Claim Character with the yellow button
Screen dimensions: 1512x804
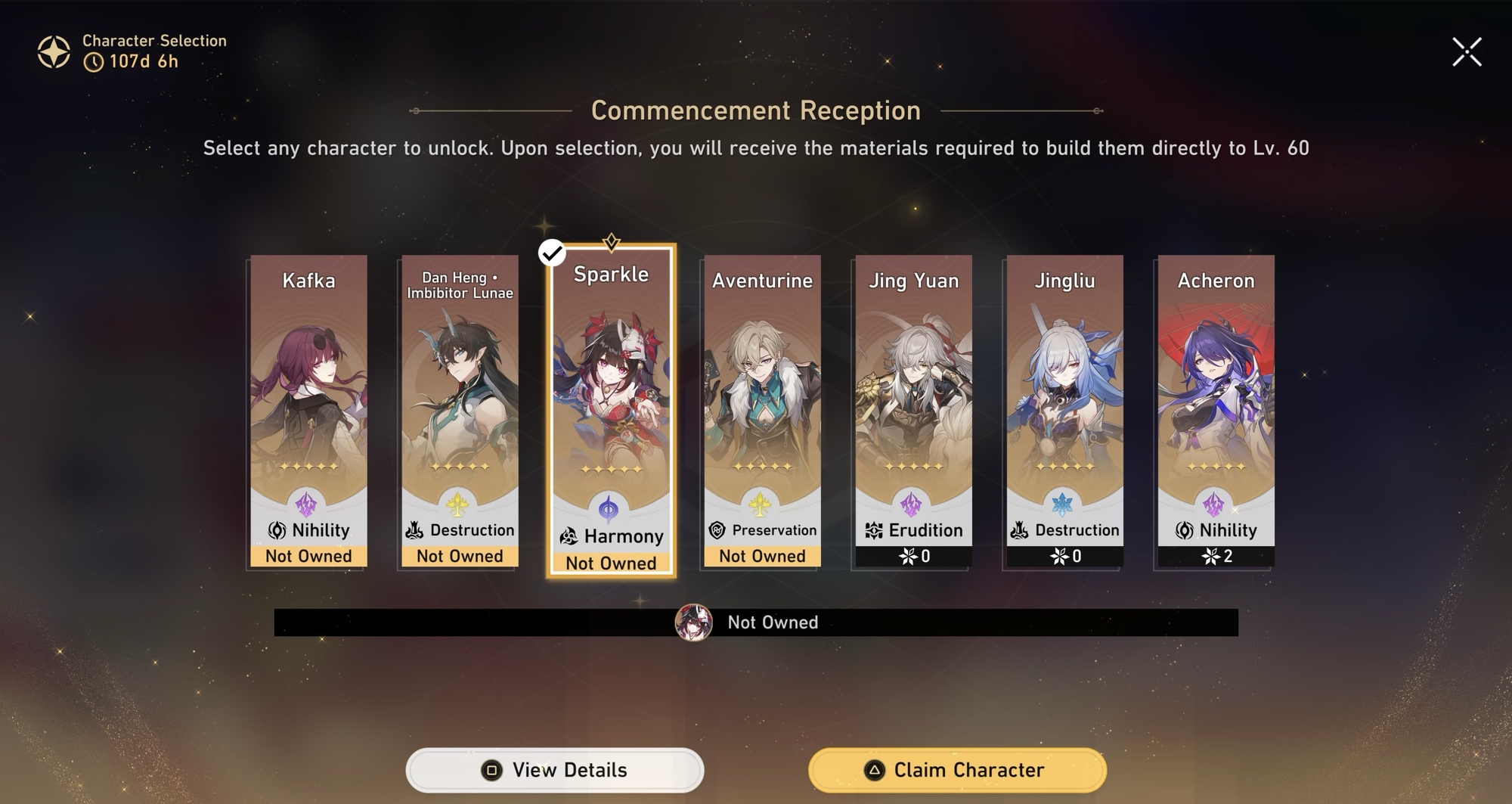(957, 770)
